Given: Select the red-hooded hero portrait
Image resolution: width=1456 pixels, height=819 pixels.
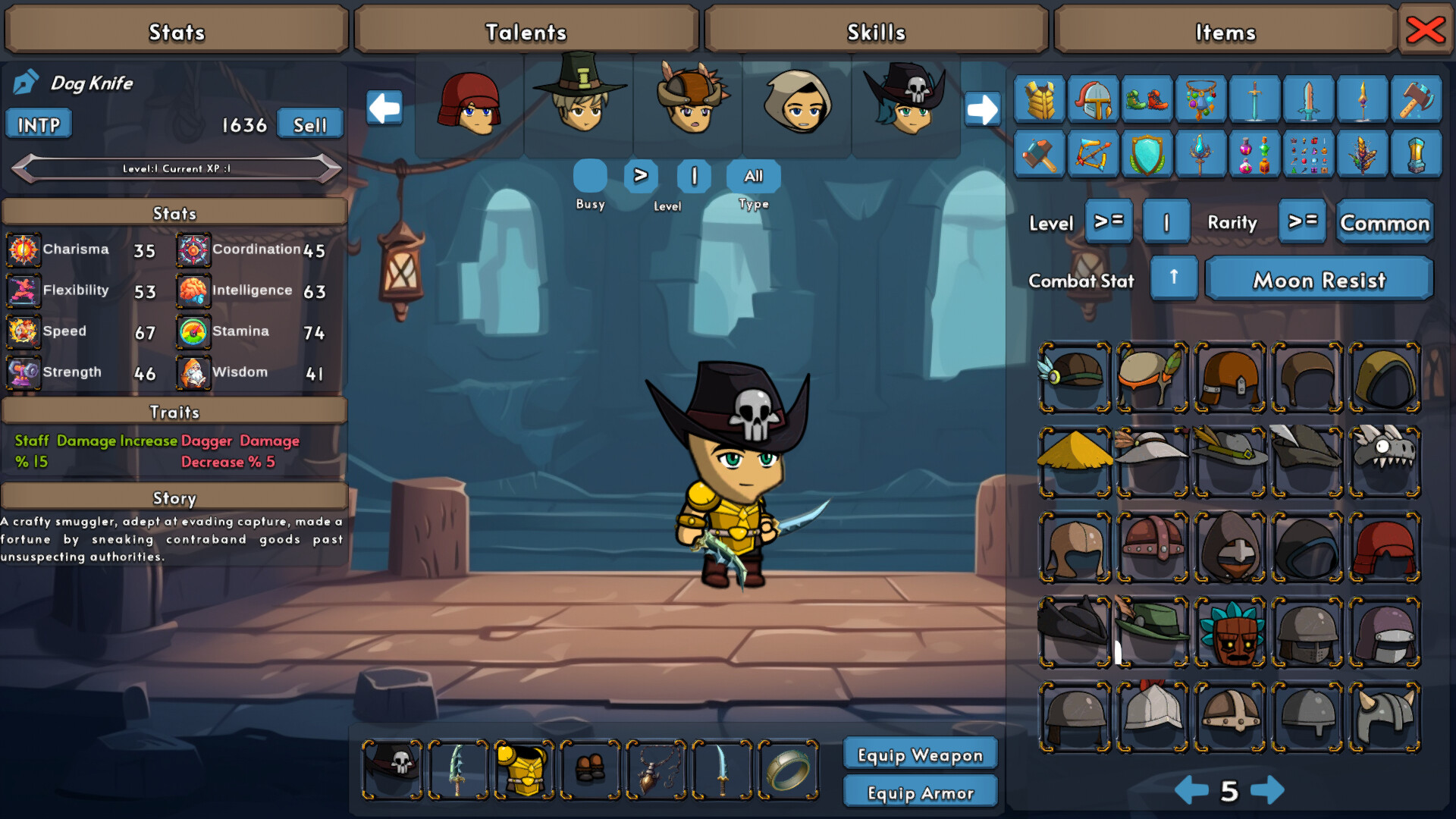Looking at the screenshot, I should pos(469,104).
